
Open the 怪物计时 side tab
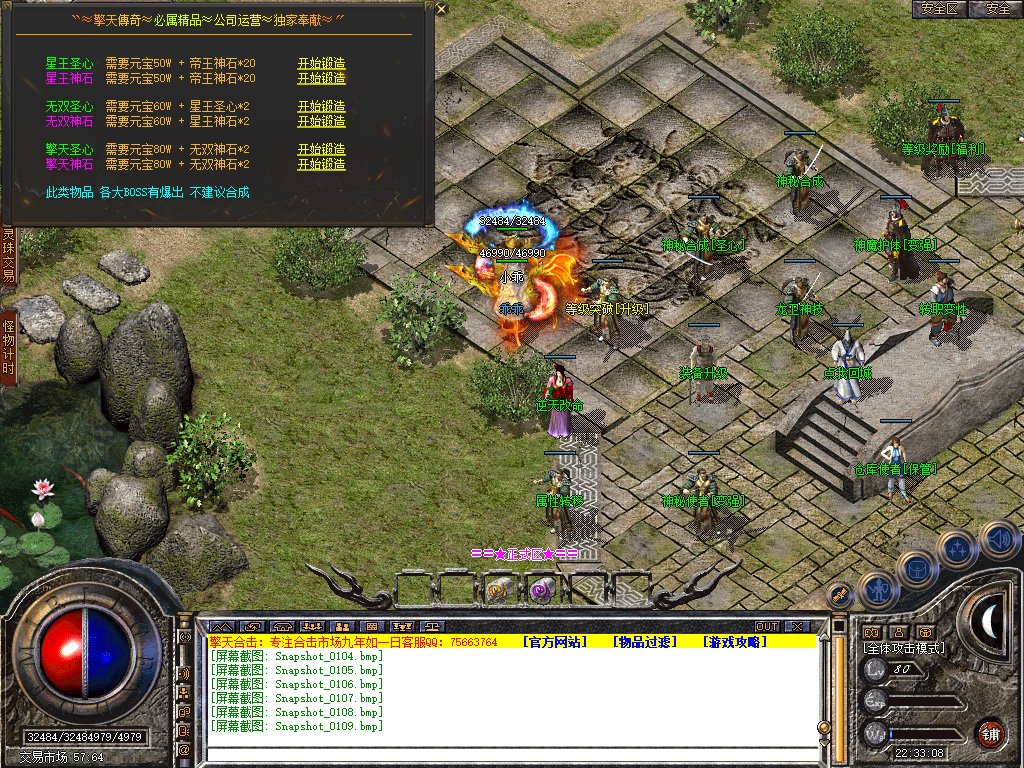click(x=8, y=346)
